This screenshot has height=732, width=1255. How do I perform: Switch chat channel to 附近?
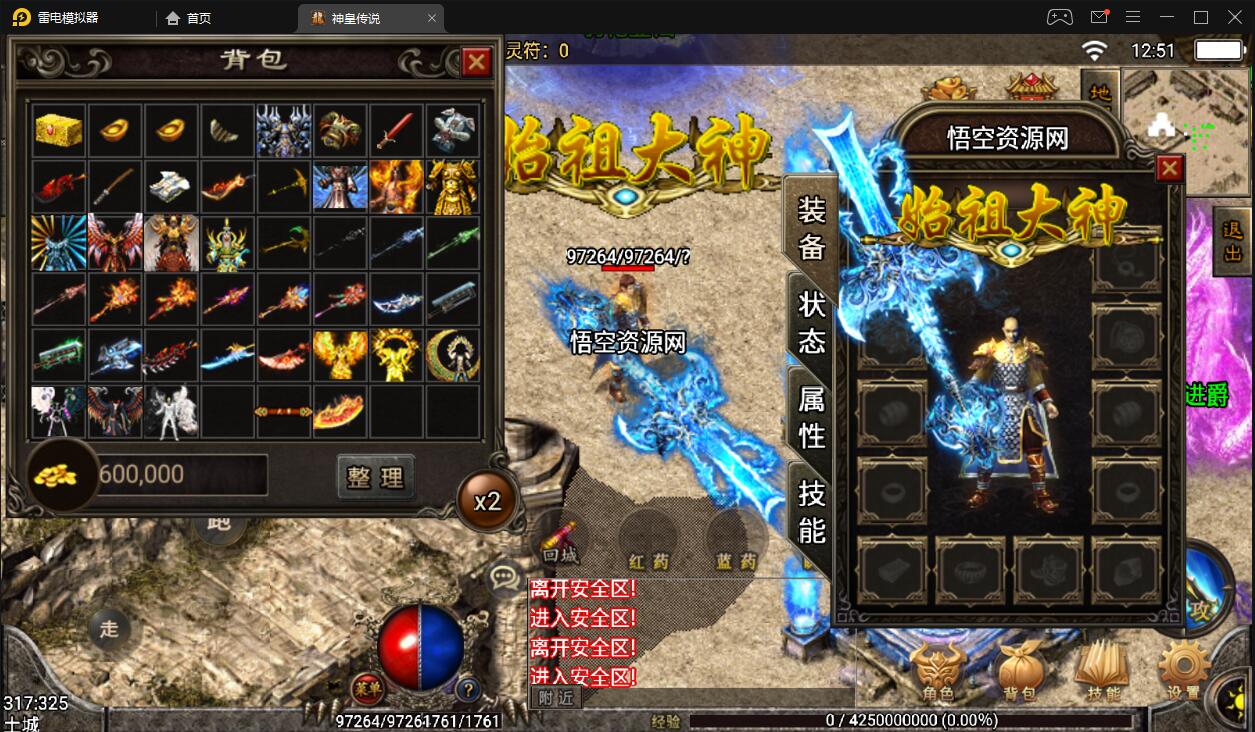tap(555, 698)
